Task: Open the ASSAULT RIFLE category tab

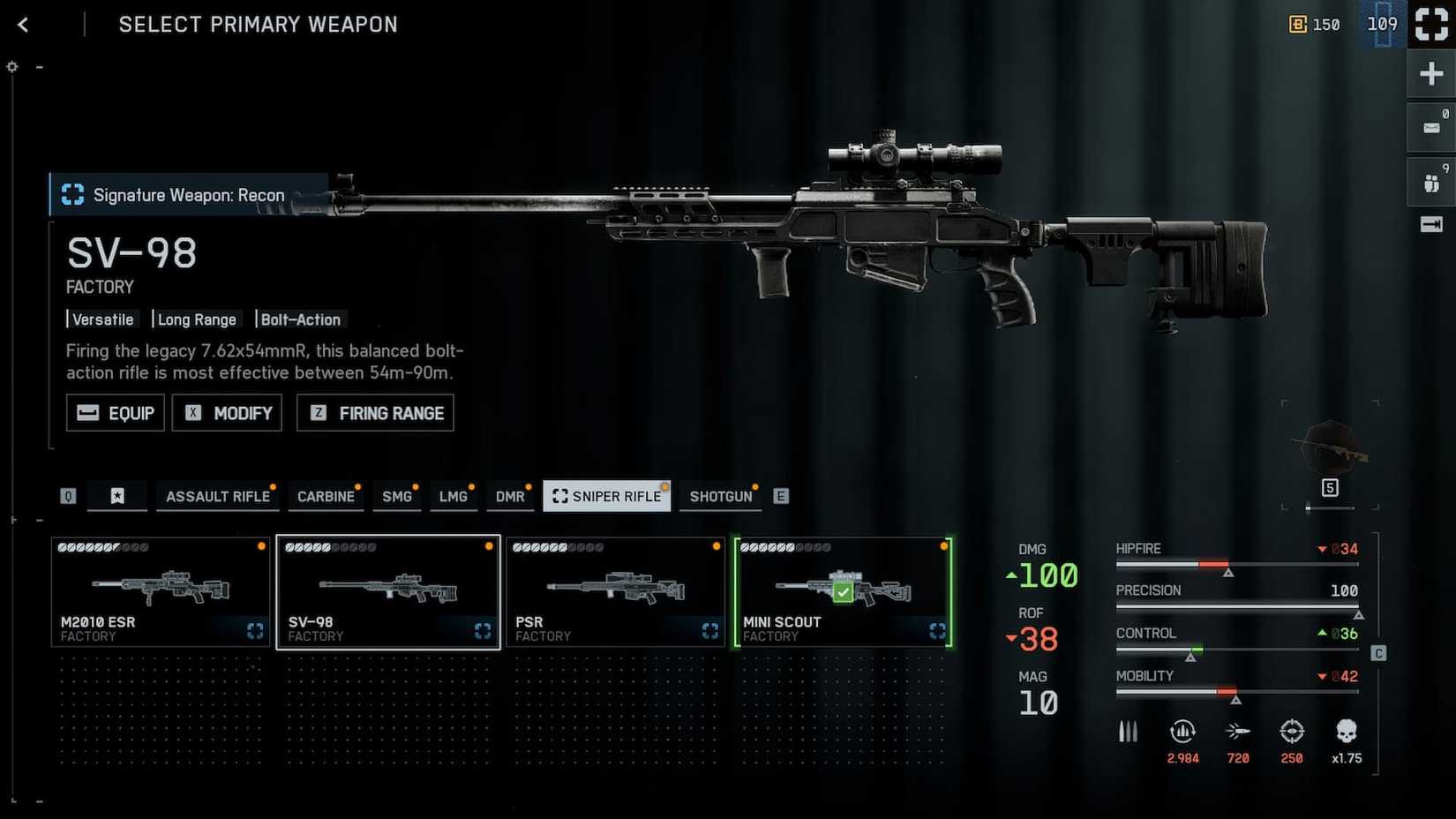Action: pos(217,496)
